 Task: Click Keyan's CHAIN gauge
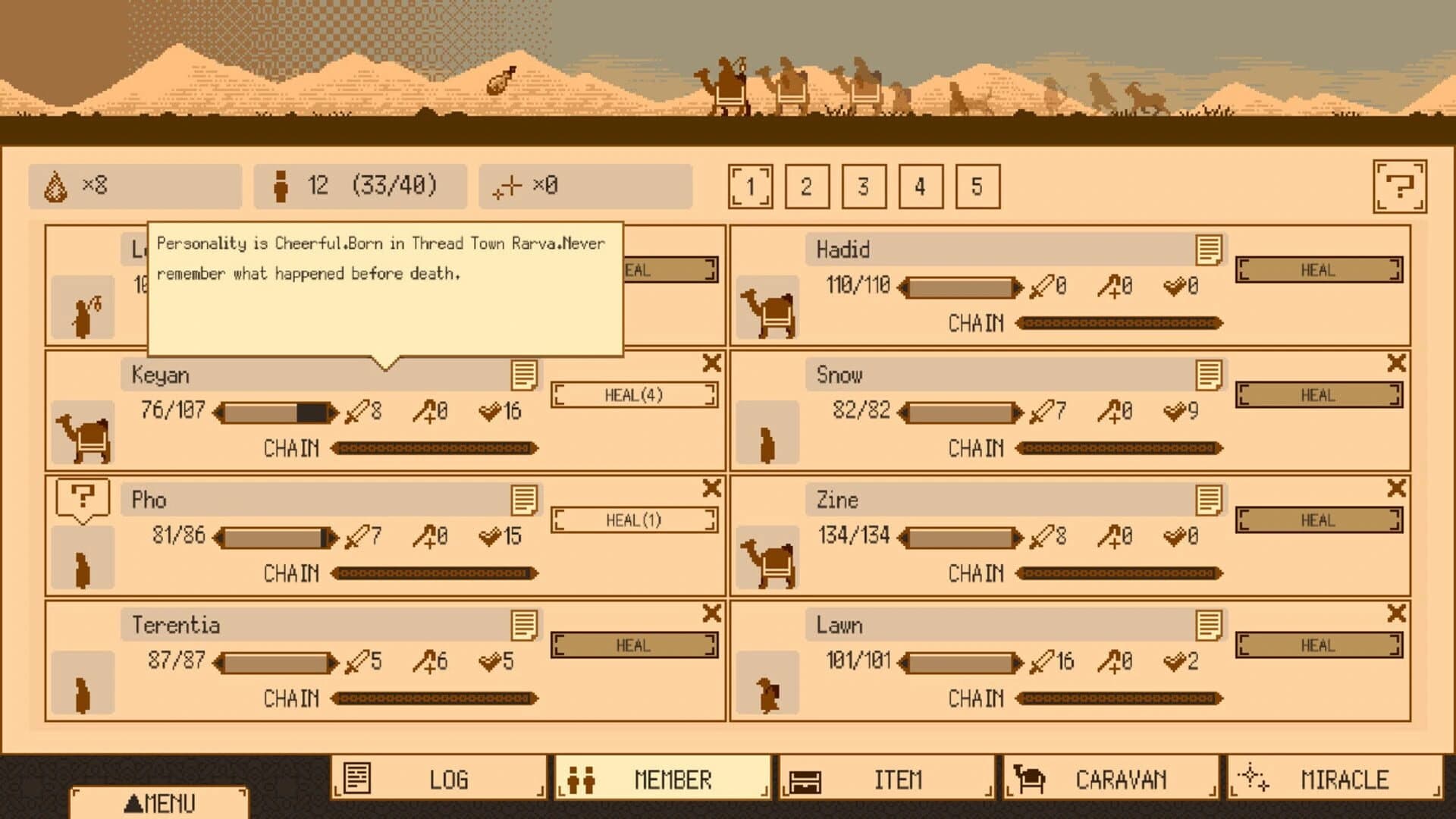tap(432, 449)
